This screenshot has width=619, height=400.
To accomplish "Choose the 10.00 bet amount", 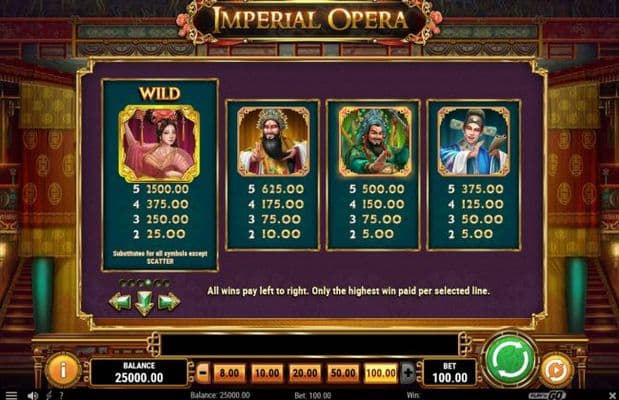I will [x=267, y=373].
